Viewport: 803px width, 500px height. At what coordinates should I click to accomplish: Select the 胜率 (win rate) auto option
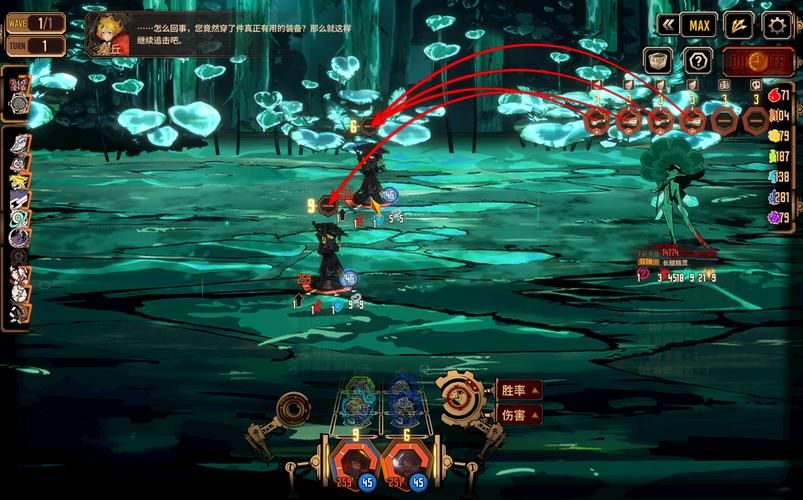point(520,389)
